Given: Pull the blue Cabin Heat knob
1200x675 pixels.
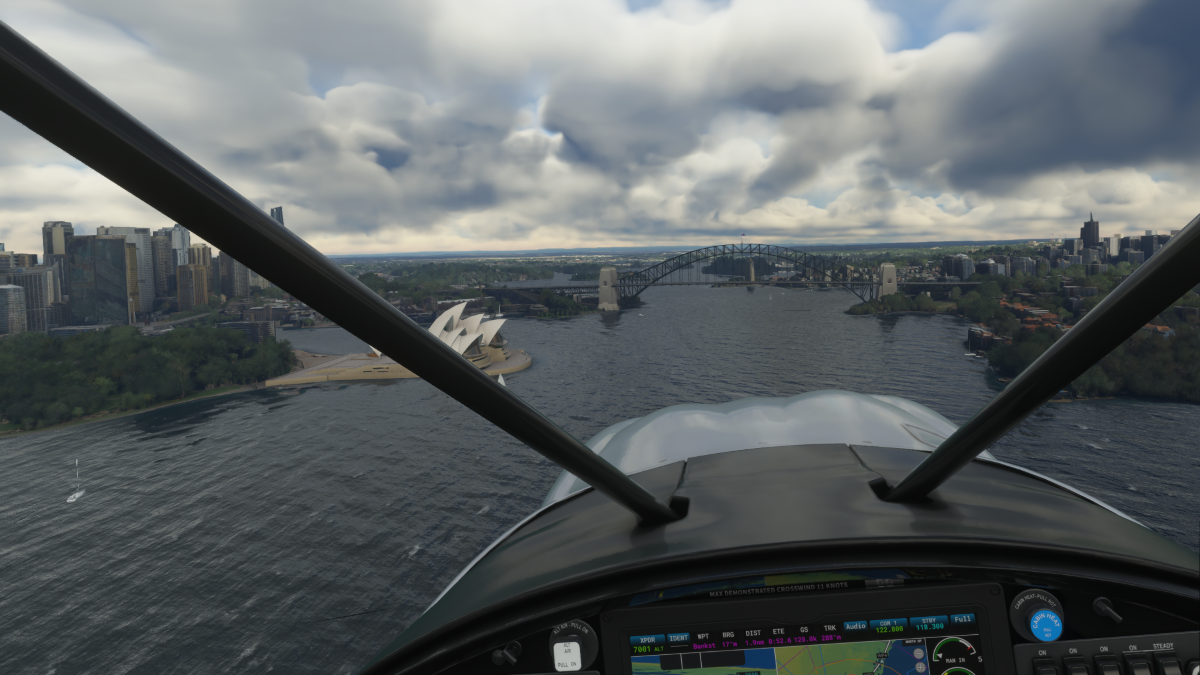Looking at the screenshot, I should [x=1044, y=624].
